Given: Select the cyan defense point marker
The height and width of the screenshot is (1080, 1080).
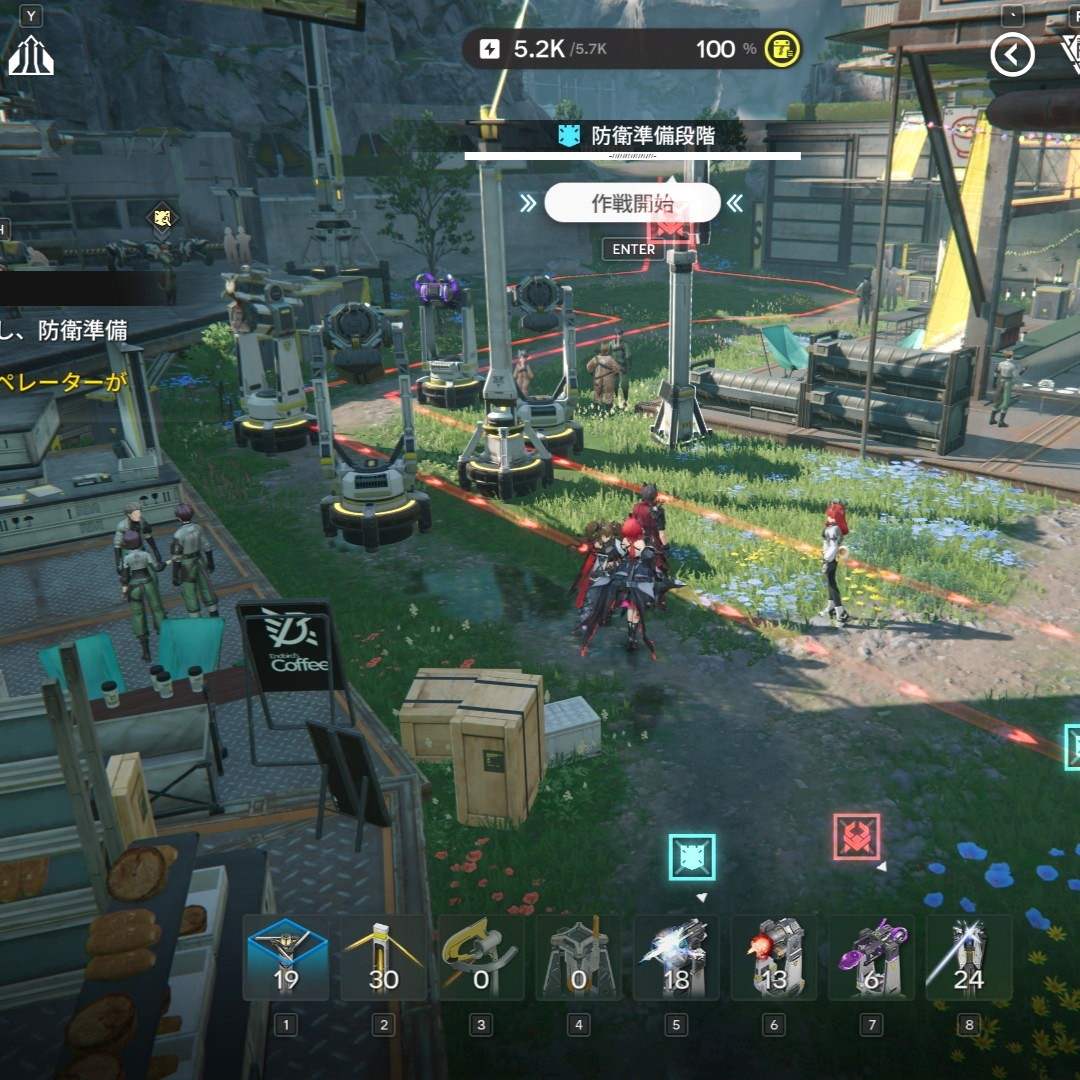Looking at the screenshot, I should click(x=692, y=857).
